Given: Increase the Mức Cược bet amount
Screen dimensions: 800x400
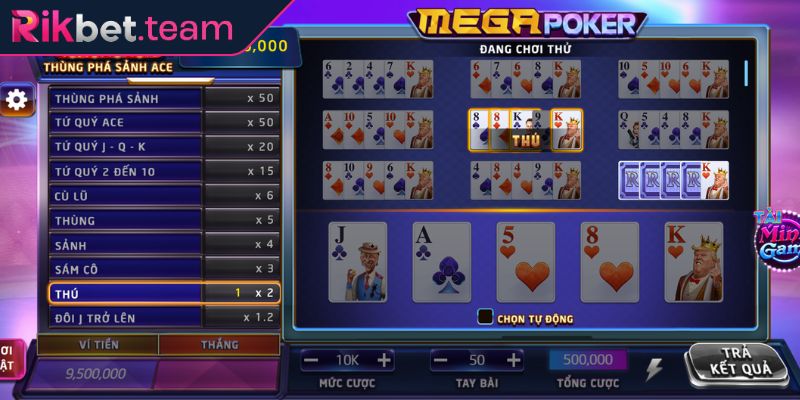Looking at the screenshot, I should [x=384, y=360].
